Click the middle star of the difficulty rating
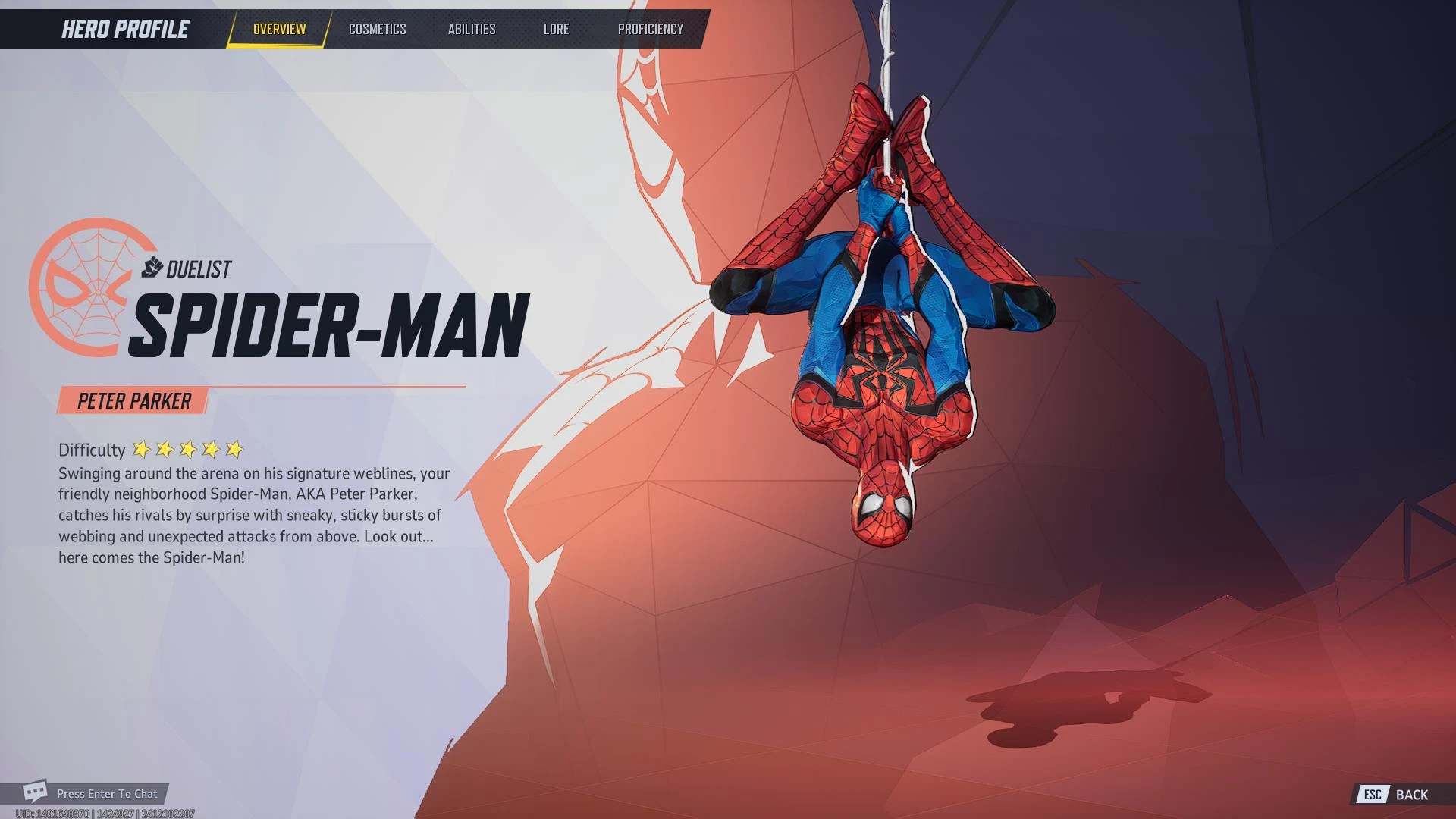 [187, 449]
